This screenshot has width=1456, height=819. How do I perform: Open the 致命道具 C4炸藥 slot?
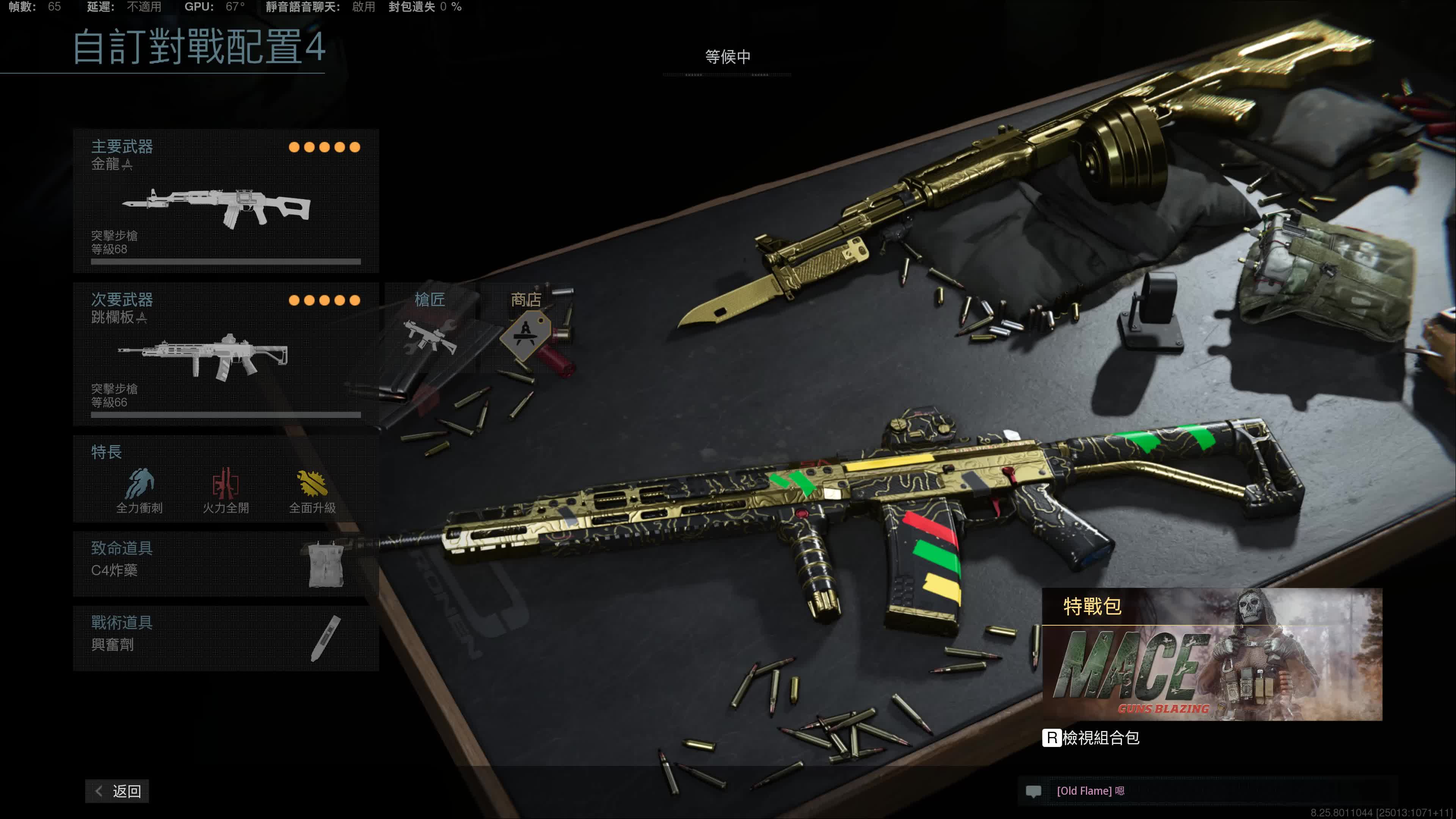(x=226, y=563)
